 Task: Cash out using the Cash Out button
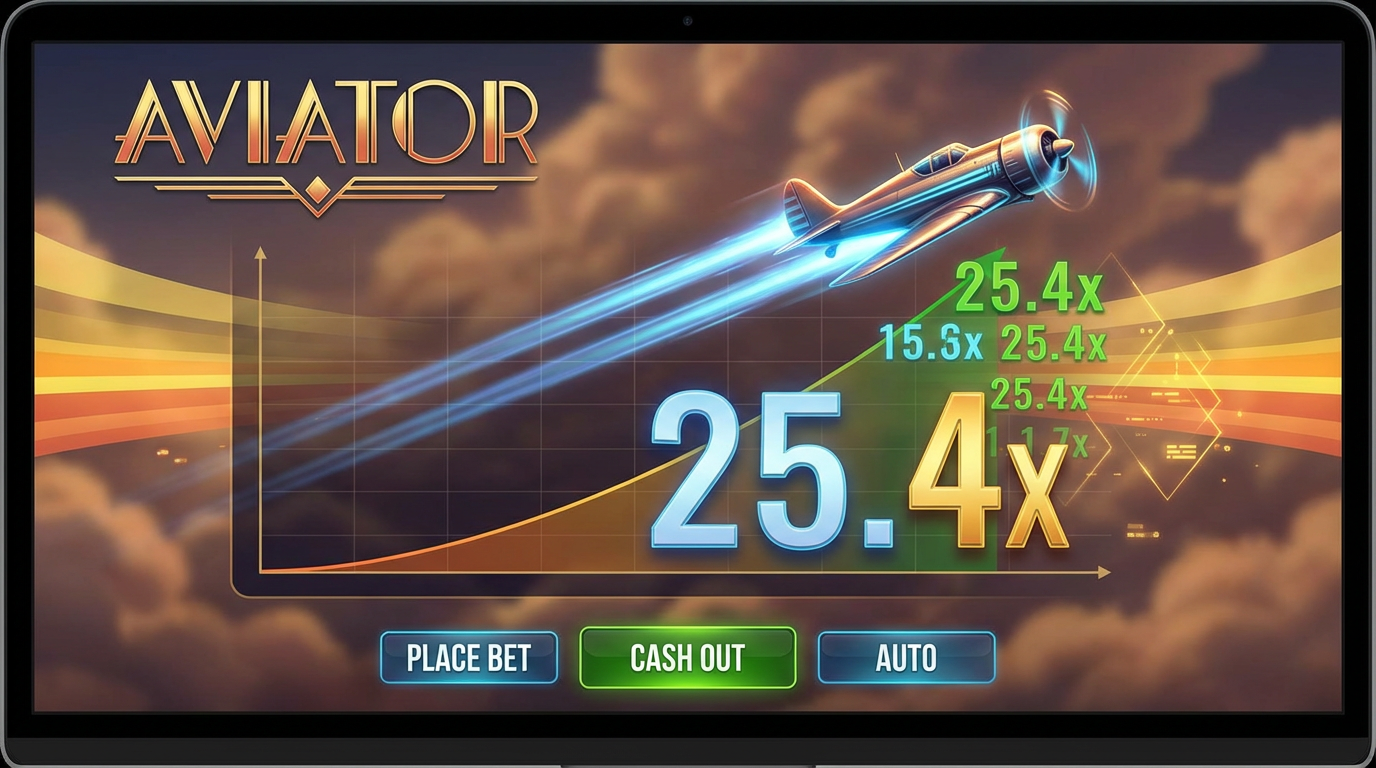pyautogui.click(x=685, y=658)
